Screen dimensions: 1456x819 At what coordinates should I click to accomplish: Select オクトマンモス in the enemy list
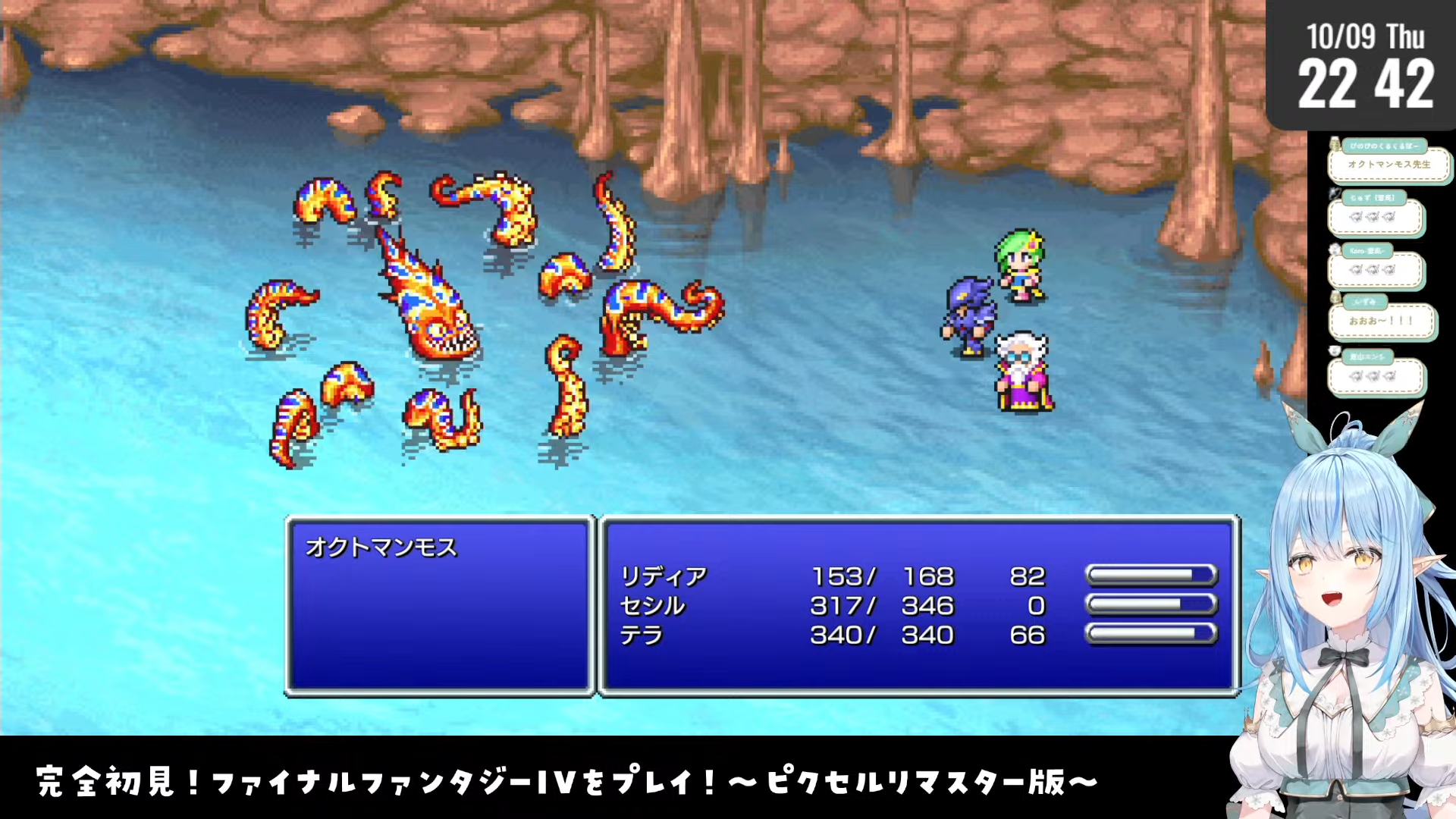(x=381, y=547)
